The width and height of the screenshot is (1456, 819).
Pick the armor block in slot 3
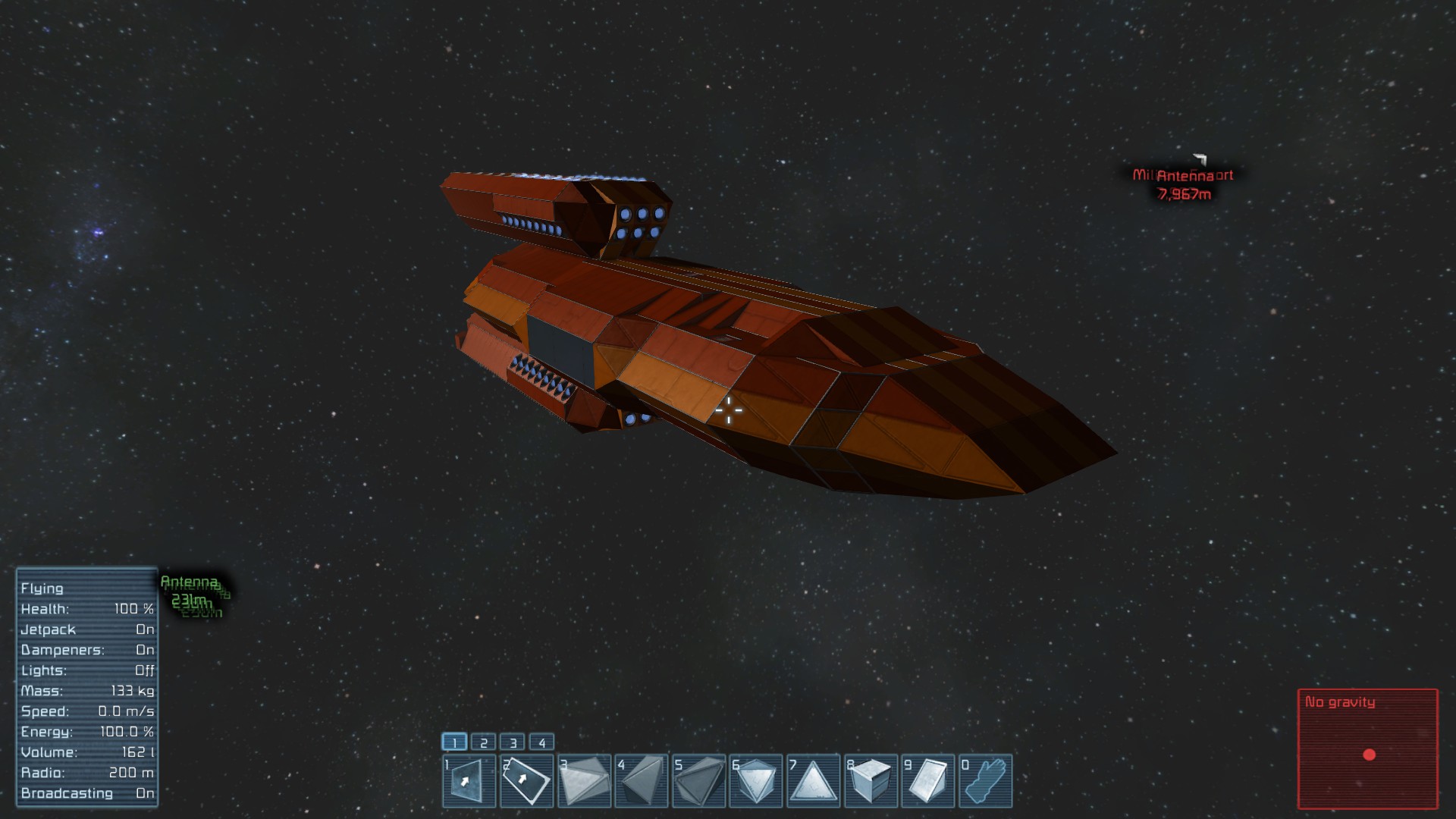click(x=584, y=780)
